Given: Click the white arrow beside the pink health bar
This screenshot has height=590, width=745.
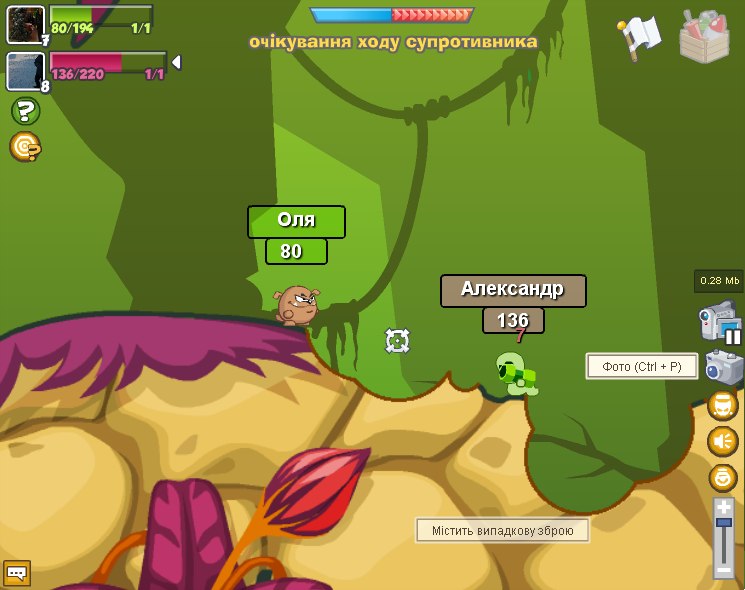Looking at the screenshot, I should click(x=177, y=63).
